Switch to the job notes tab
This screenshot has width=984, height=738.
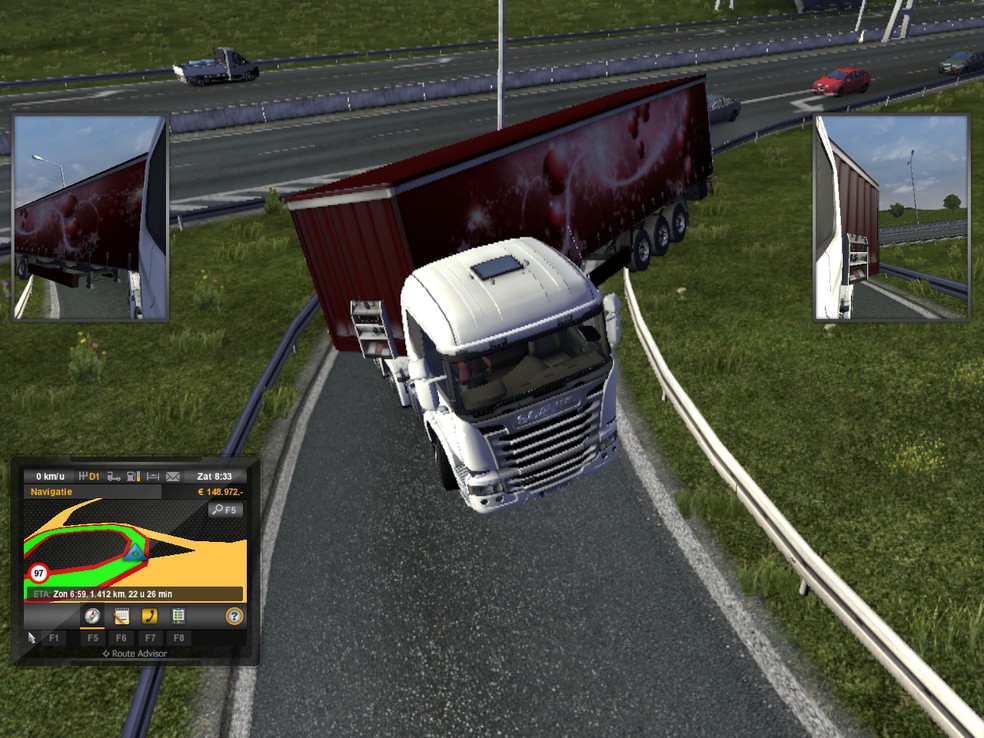(x=121, y=616)
